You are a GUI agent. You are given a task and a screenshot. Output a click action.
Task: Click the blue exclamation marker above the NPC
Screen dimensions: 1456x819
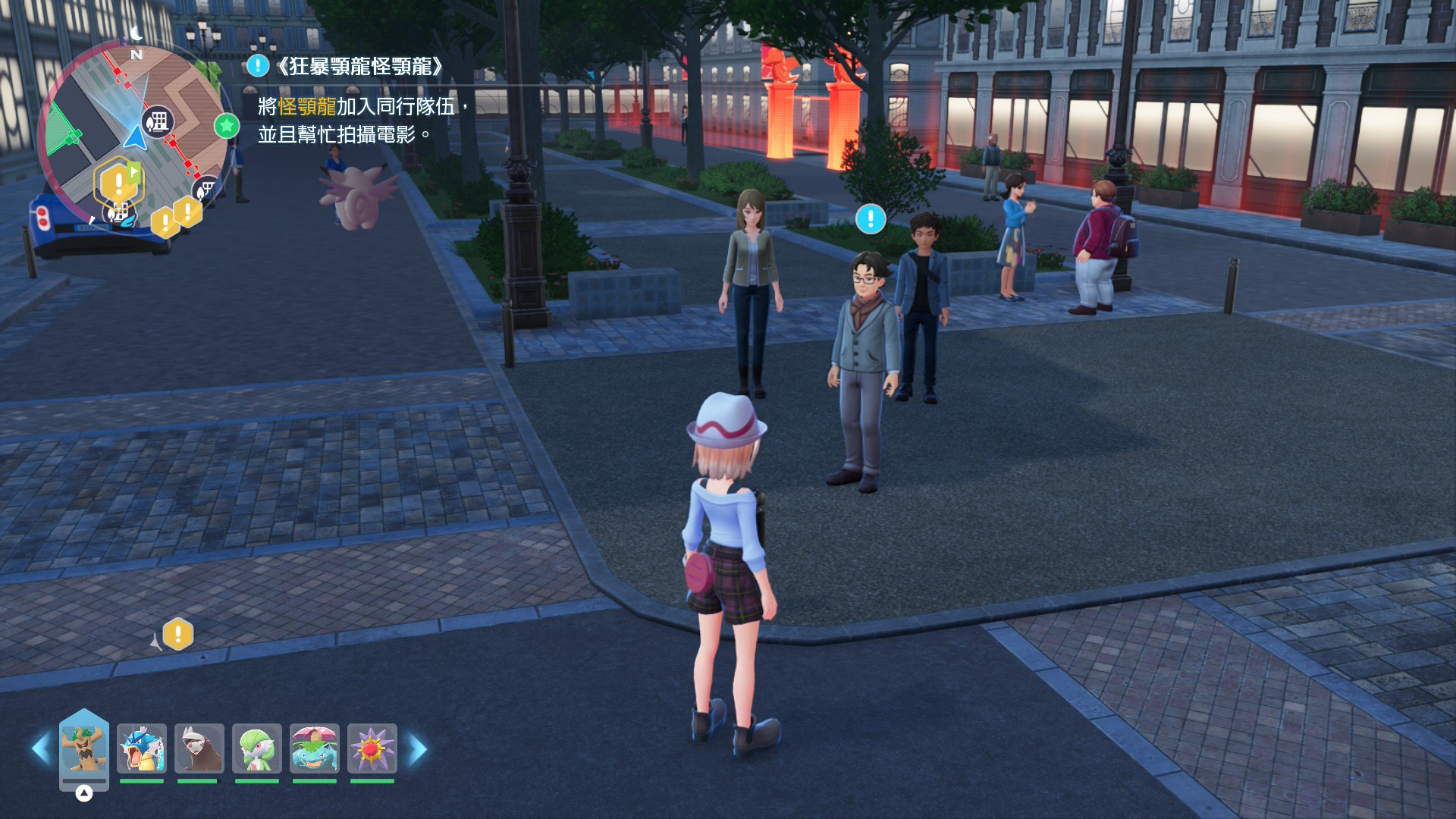click(x=871, y=219)
